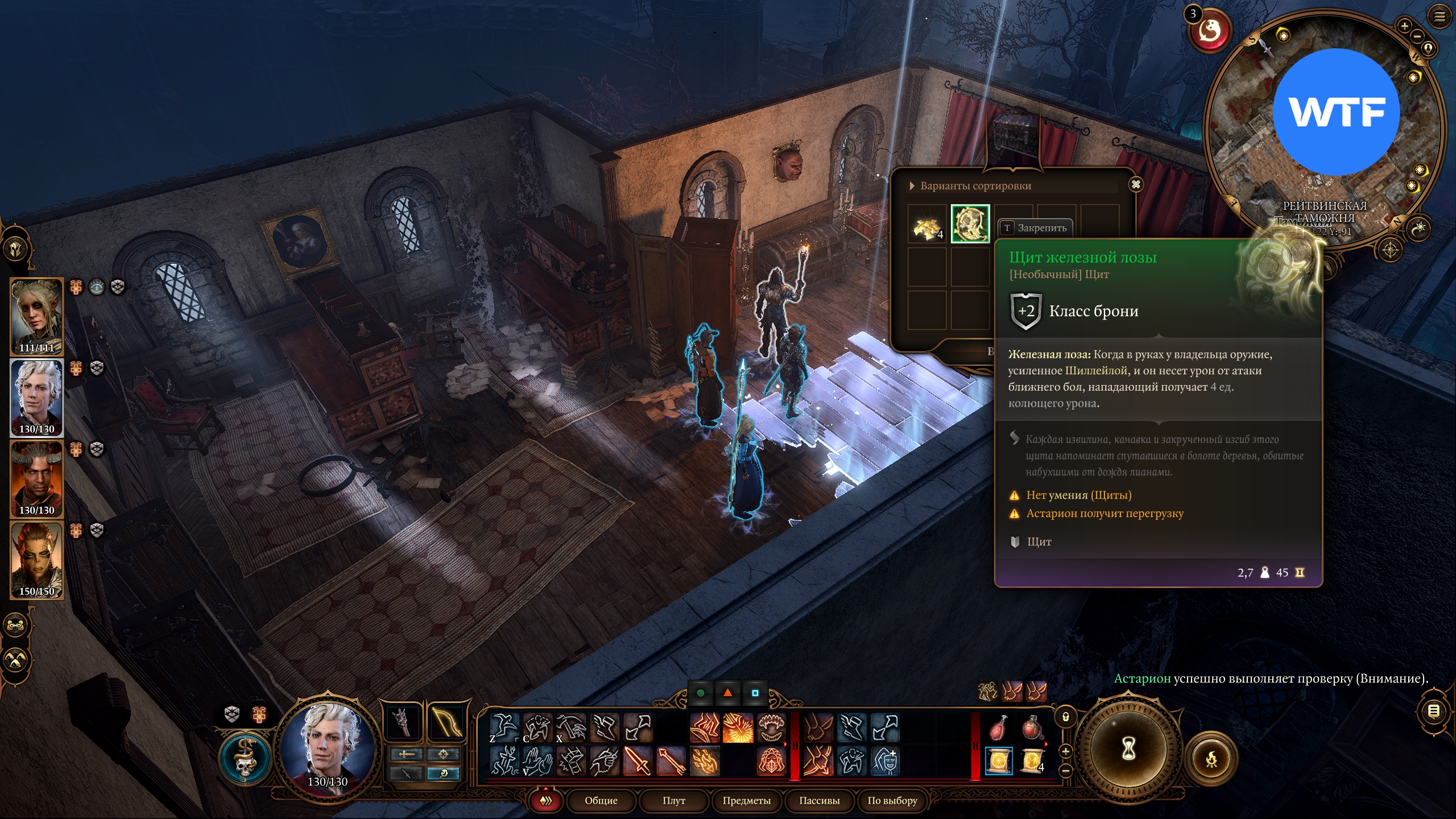The width and height of the screenshot is (1456, 819).
Task: Select the top blonde elf party portrait
Action: [36, 316]
